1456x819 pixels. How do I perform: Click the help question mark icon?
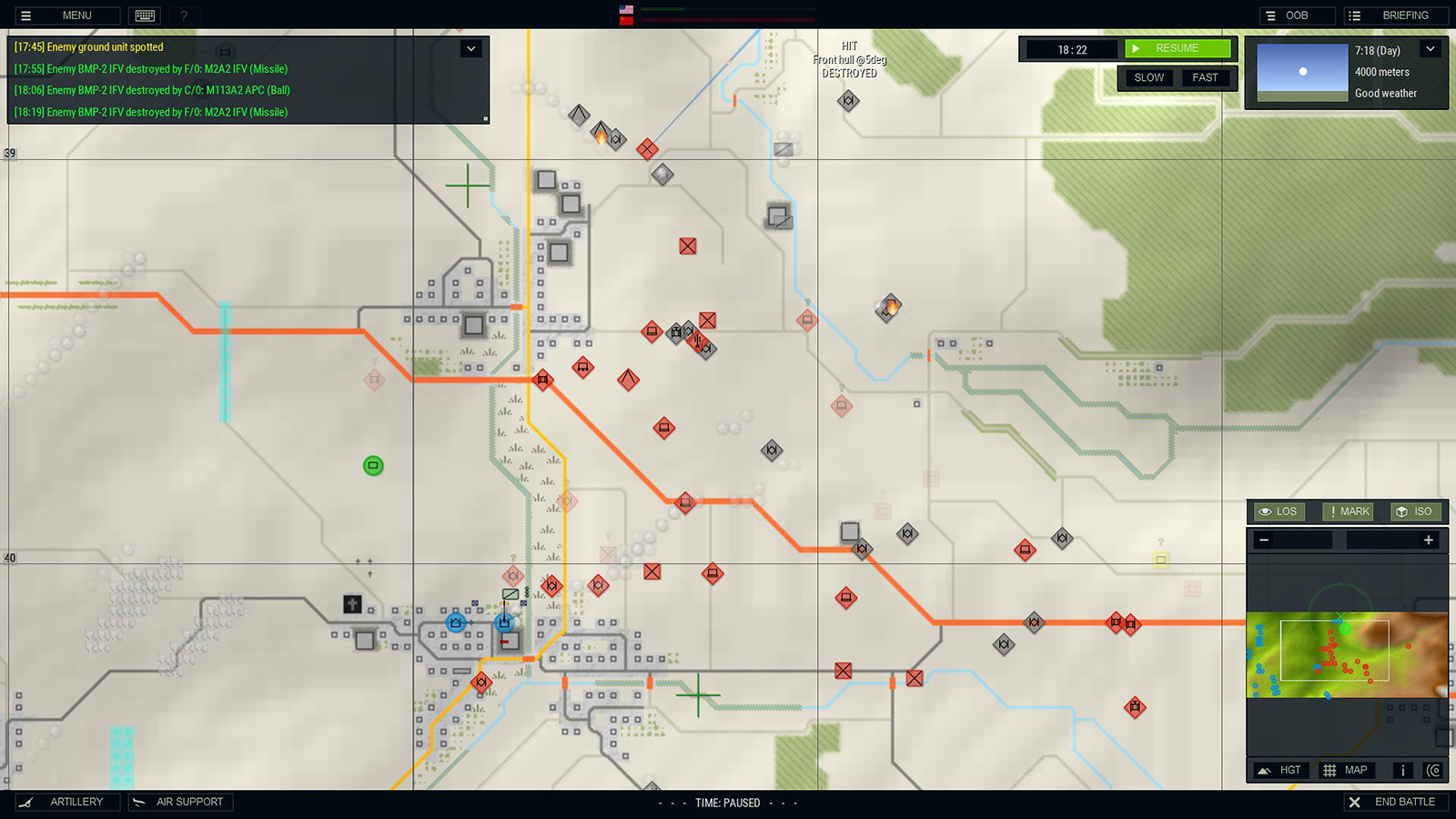(184, 15)
